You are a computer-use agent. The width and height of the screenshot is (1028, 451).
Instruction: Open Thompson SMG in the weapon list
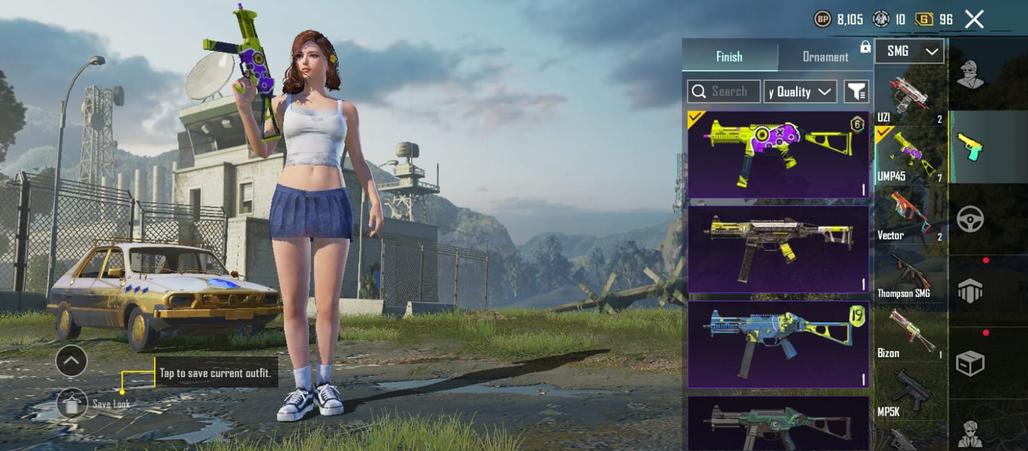click(x=908, y=275)
